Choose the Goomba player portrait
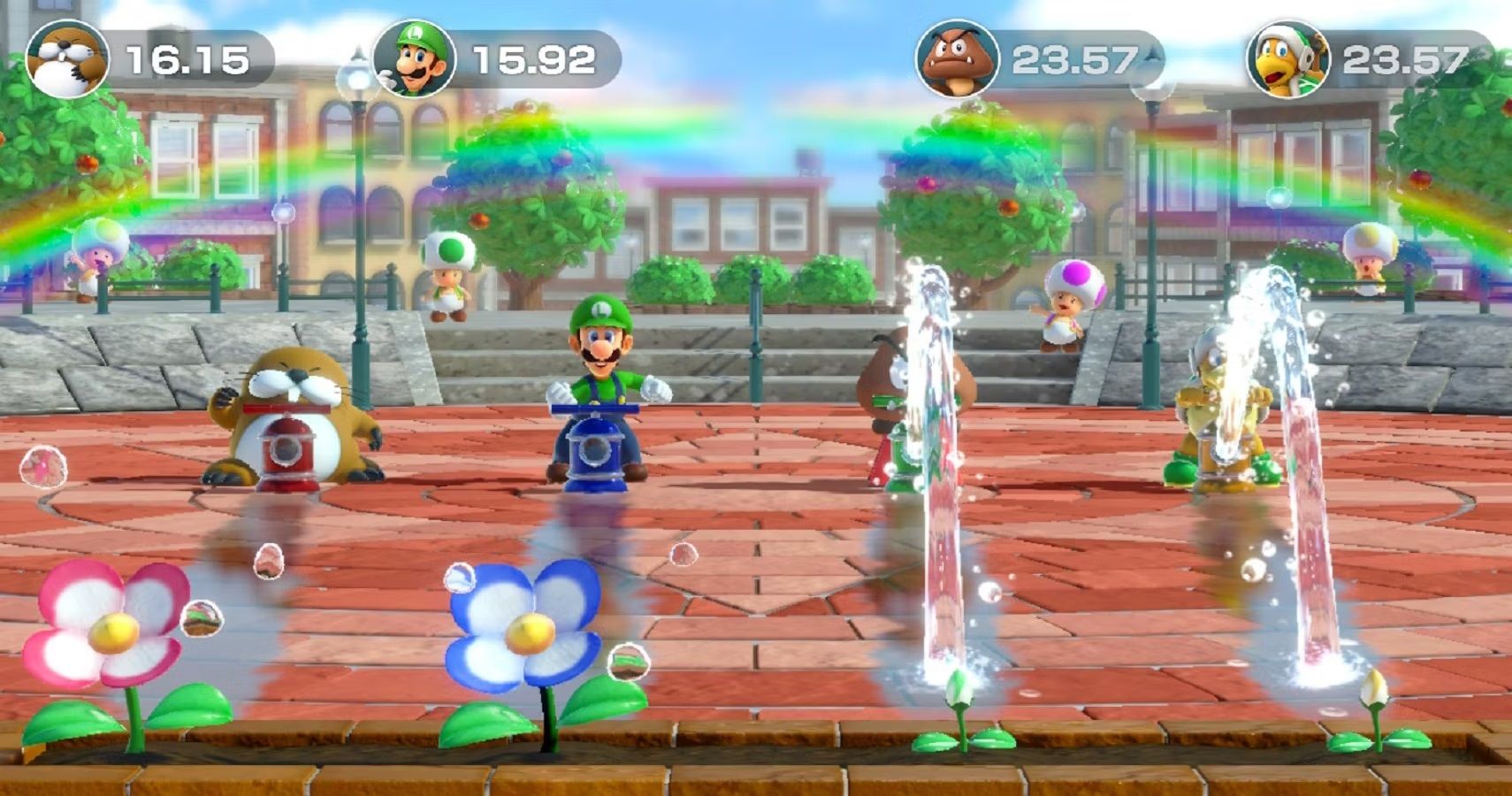This screenshot has height=796, width=1512. tap(958, 59)
